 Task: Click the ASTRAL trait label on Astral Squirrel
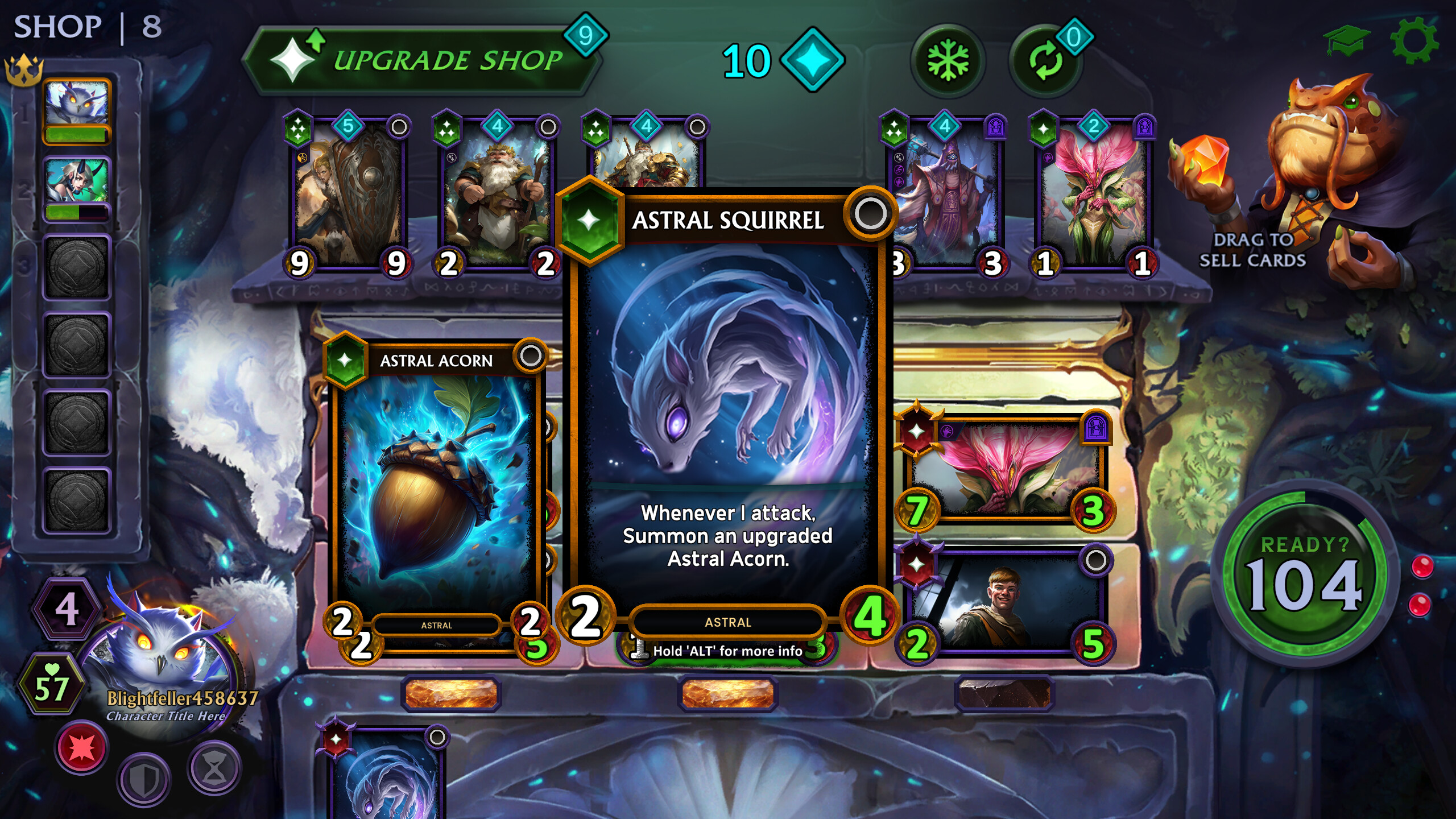[x=726, y=622]
